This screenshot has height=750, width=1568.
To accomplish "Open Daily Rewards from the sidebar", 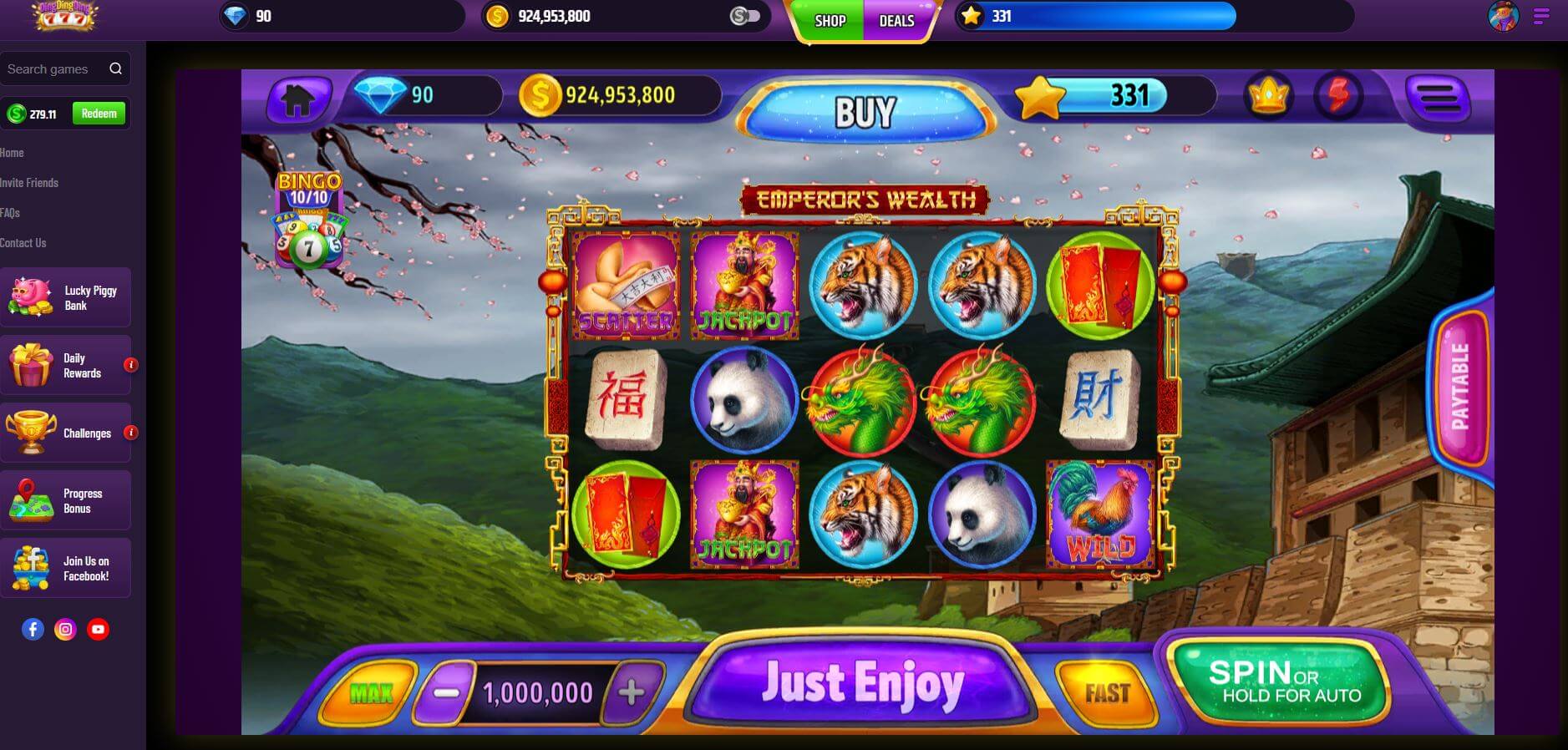I will pyautogui.click(x=67, y=365).
